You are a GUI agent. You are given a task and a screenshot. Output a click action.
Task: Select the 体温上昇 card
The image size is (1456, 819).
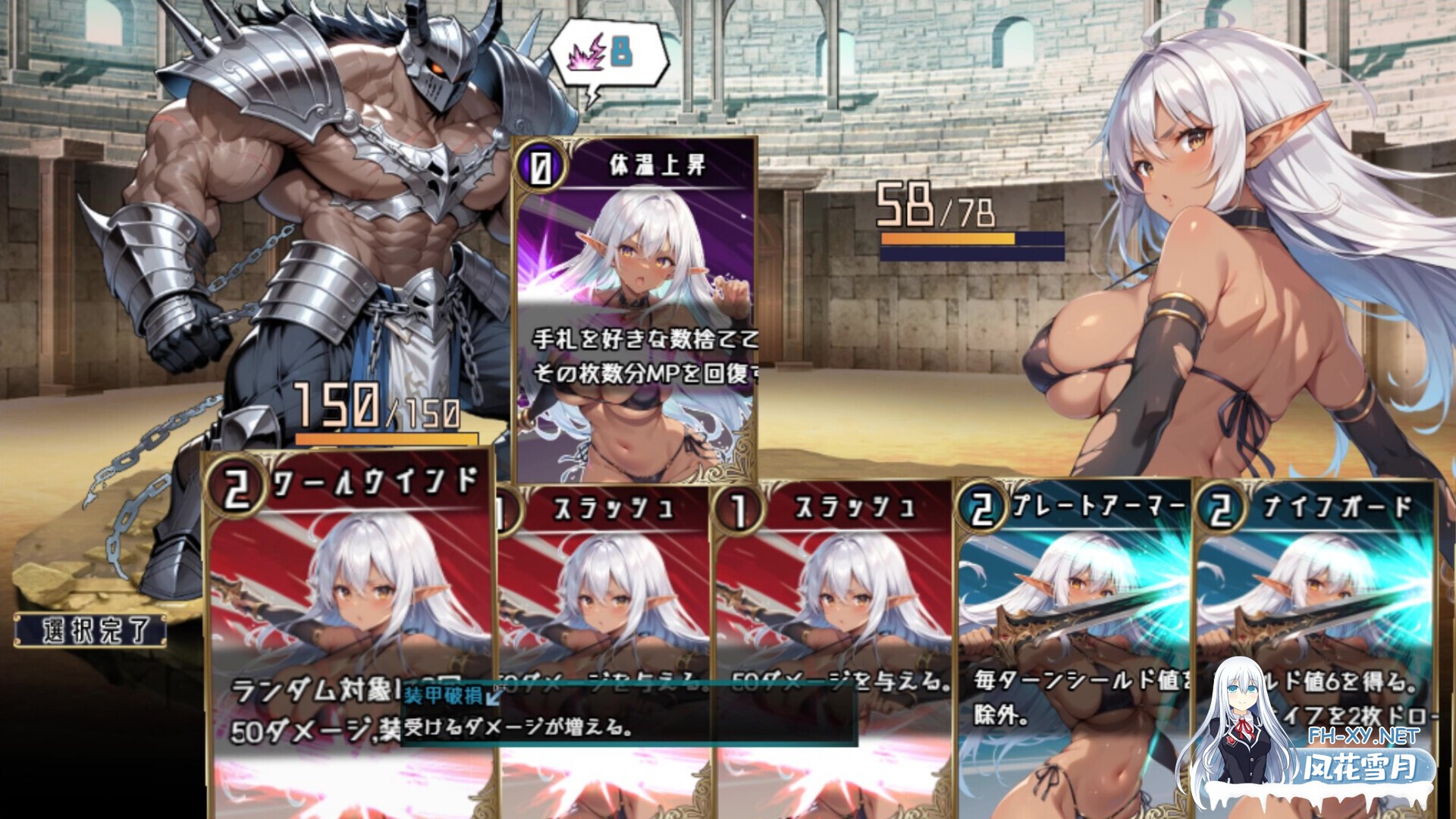point(637,303)
